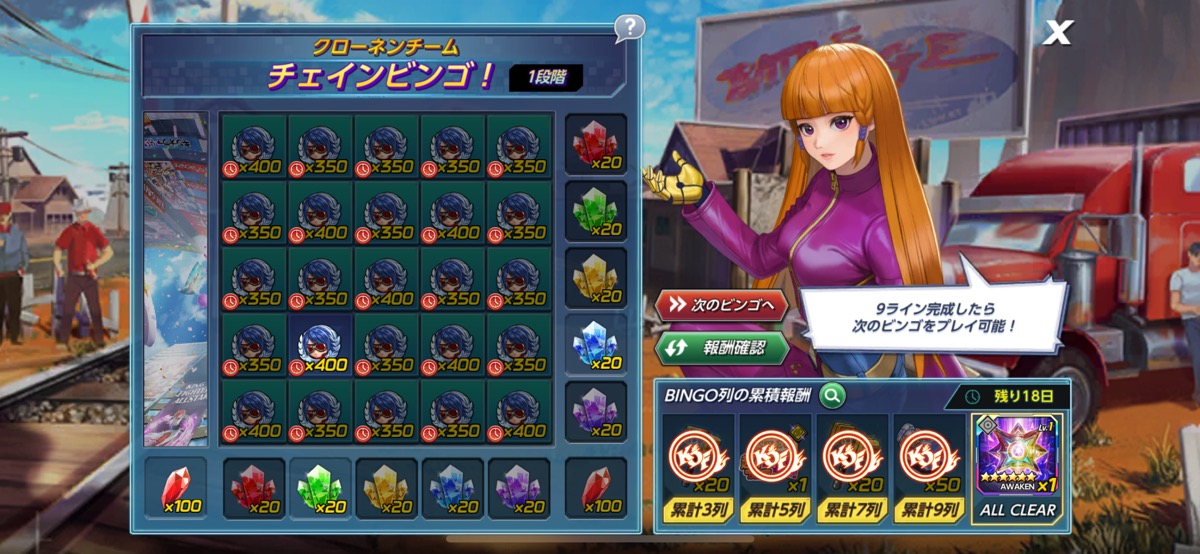The height and width of the screenshot is (554, 1200).
Task: Check rewards with the 報酬確認 button
Action: click(721, 349)
